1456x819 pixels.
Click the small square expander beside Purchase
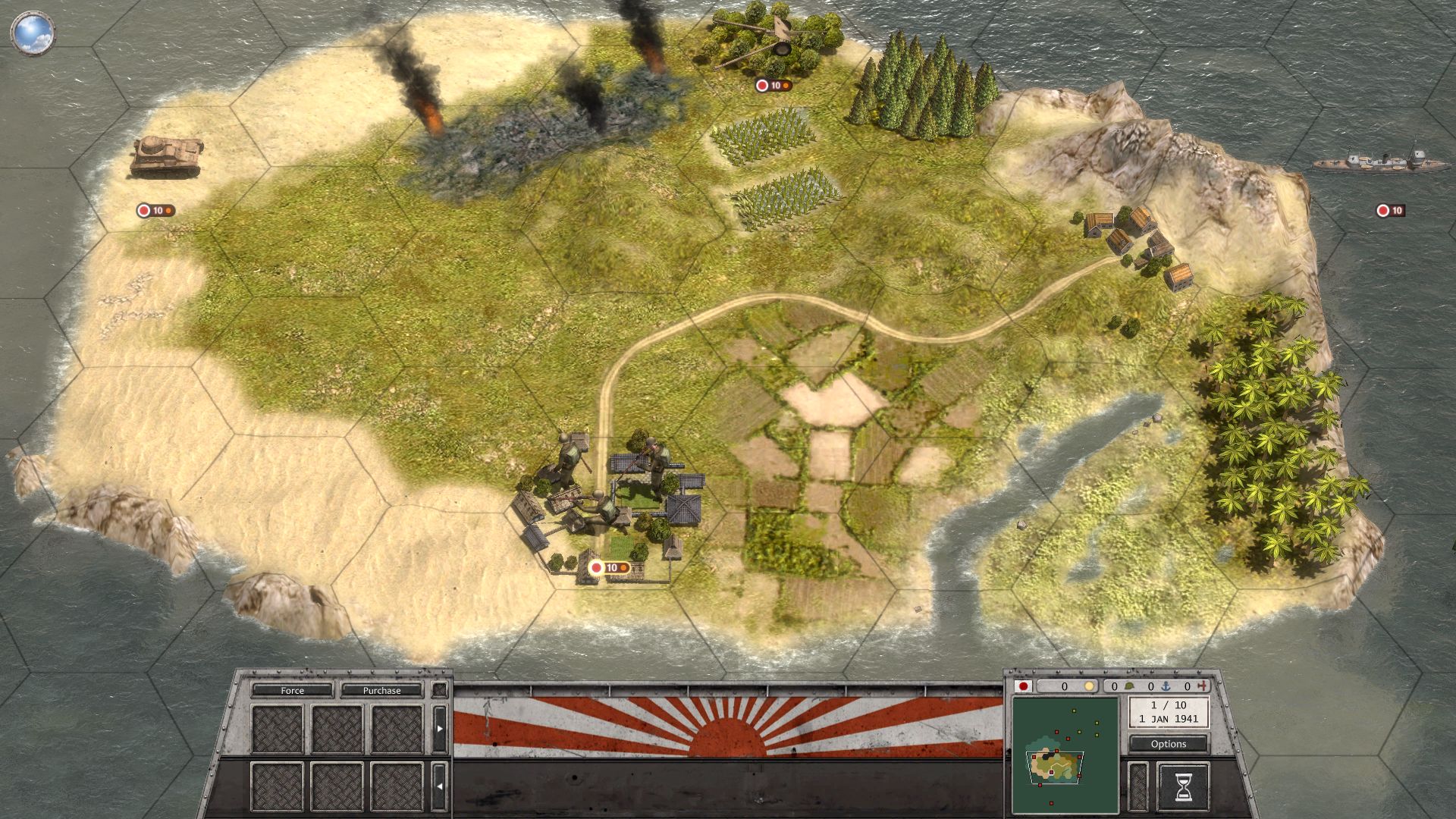tap(438, 690)
